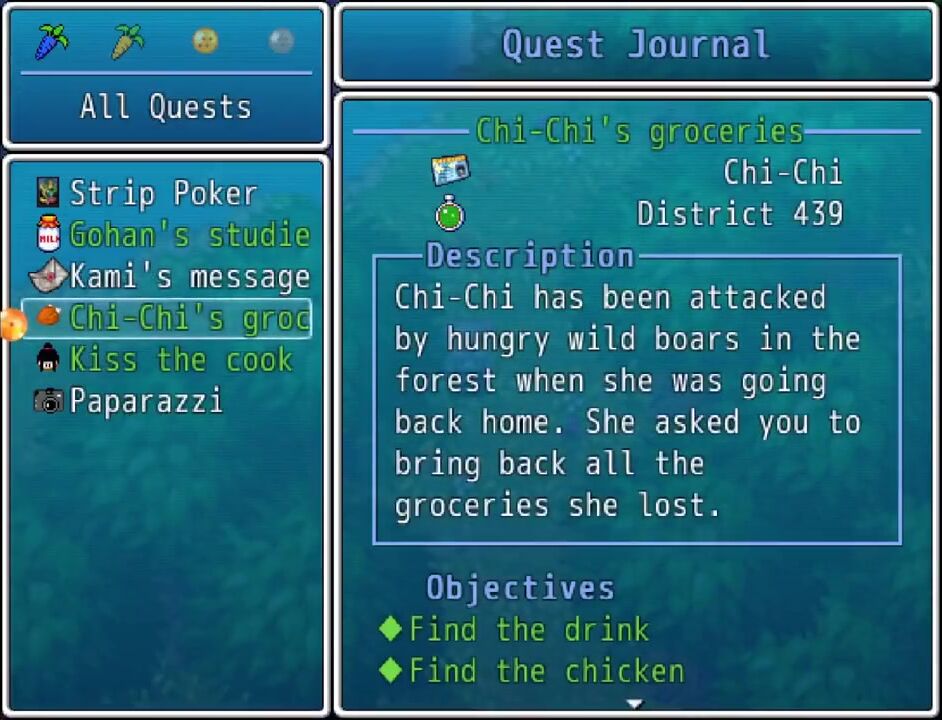
Task: Choose the orange dragon ball quest filter
Action: [x=205, y=41]
